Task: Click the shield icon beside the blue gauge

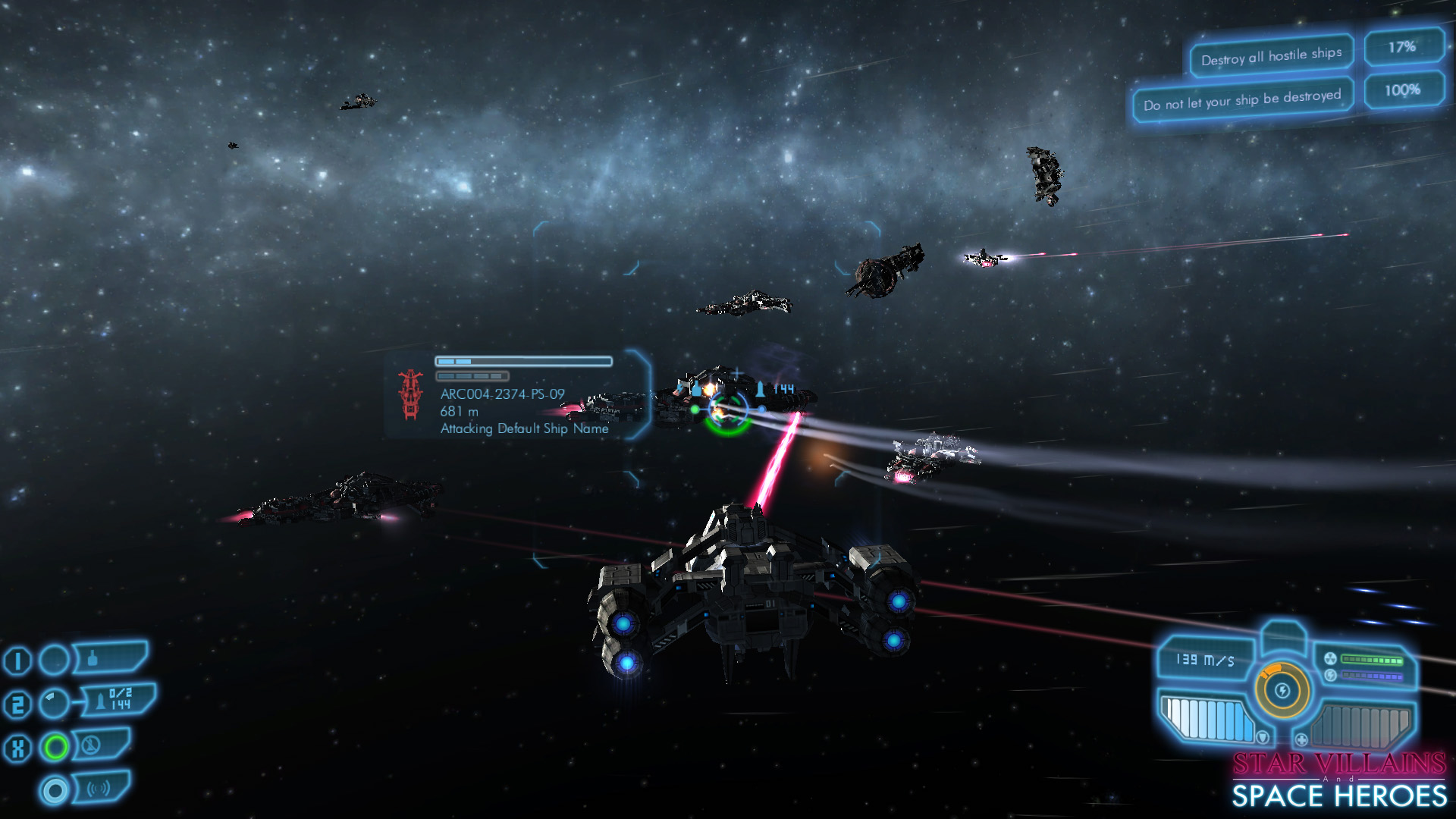Action: click(1263, 737)
